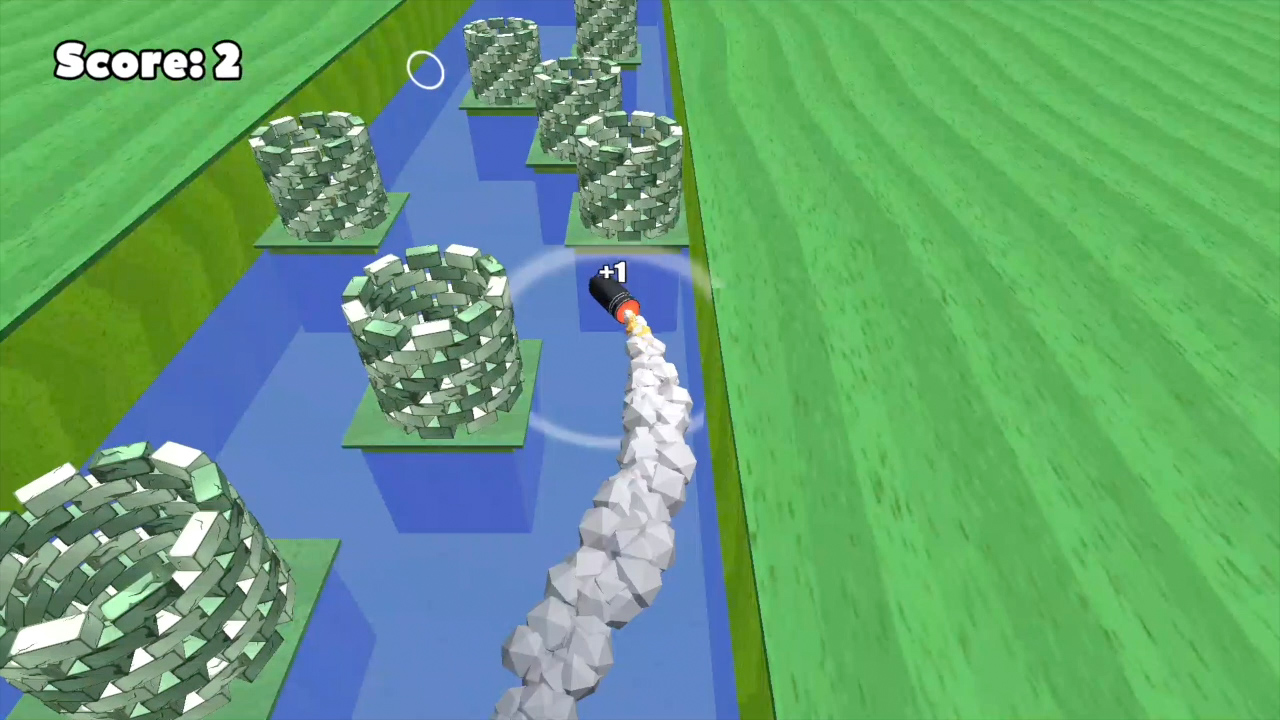Click the small circle marker near the top
Viewport: 1280px width, 720px height.
tap(425, 69)
